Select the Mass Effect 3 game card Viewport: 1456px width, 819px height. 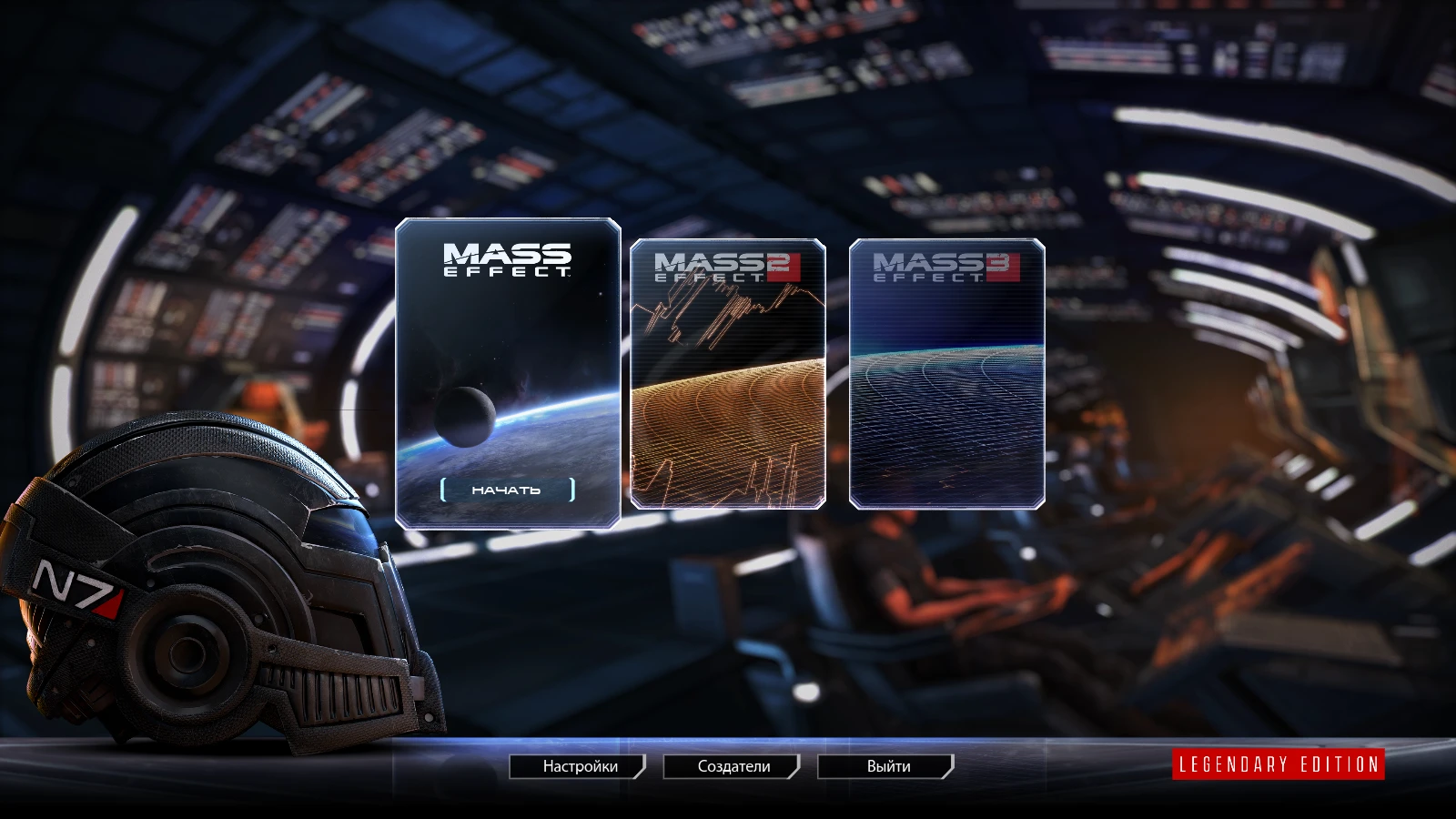[x=946, y=373]
